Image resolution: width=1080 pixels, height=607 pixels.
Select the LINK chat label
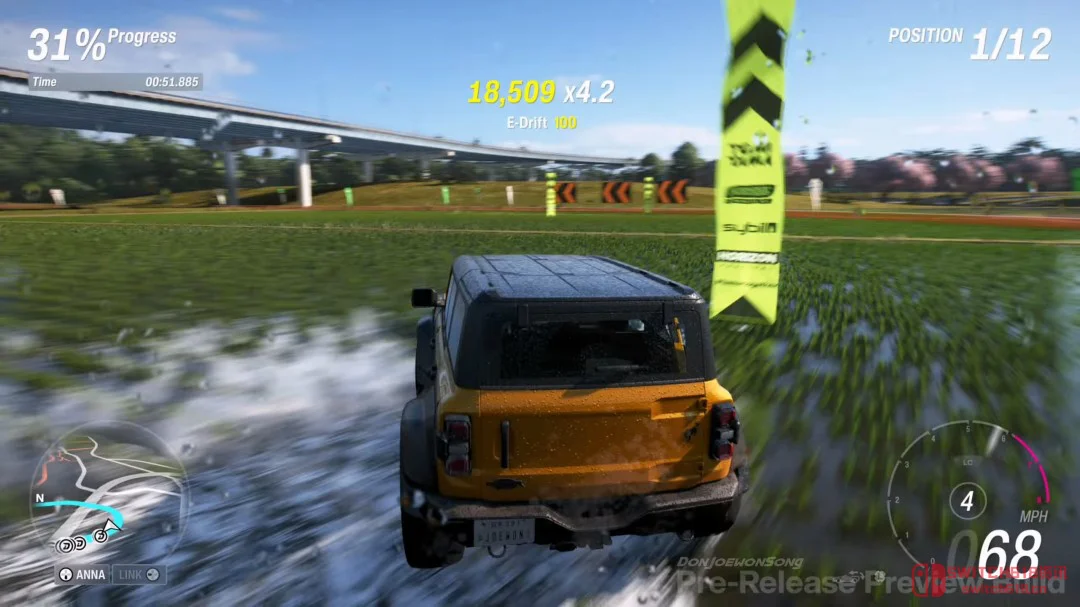[x=138, y=575]
